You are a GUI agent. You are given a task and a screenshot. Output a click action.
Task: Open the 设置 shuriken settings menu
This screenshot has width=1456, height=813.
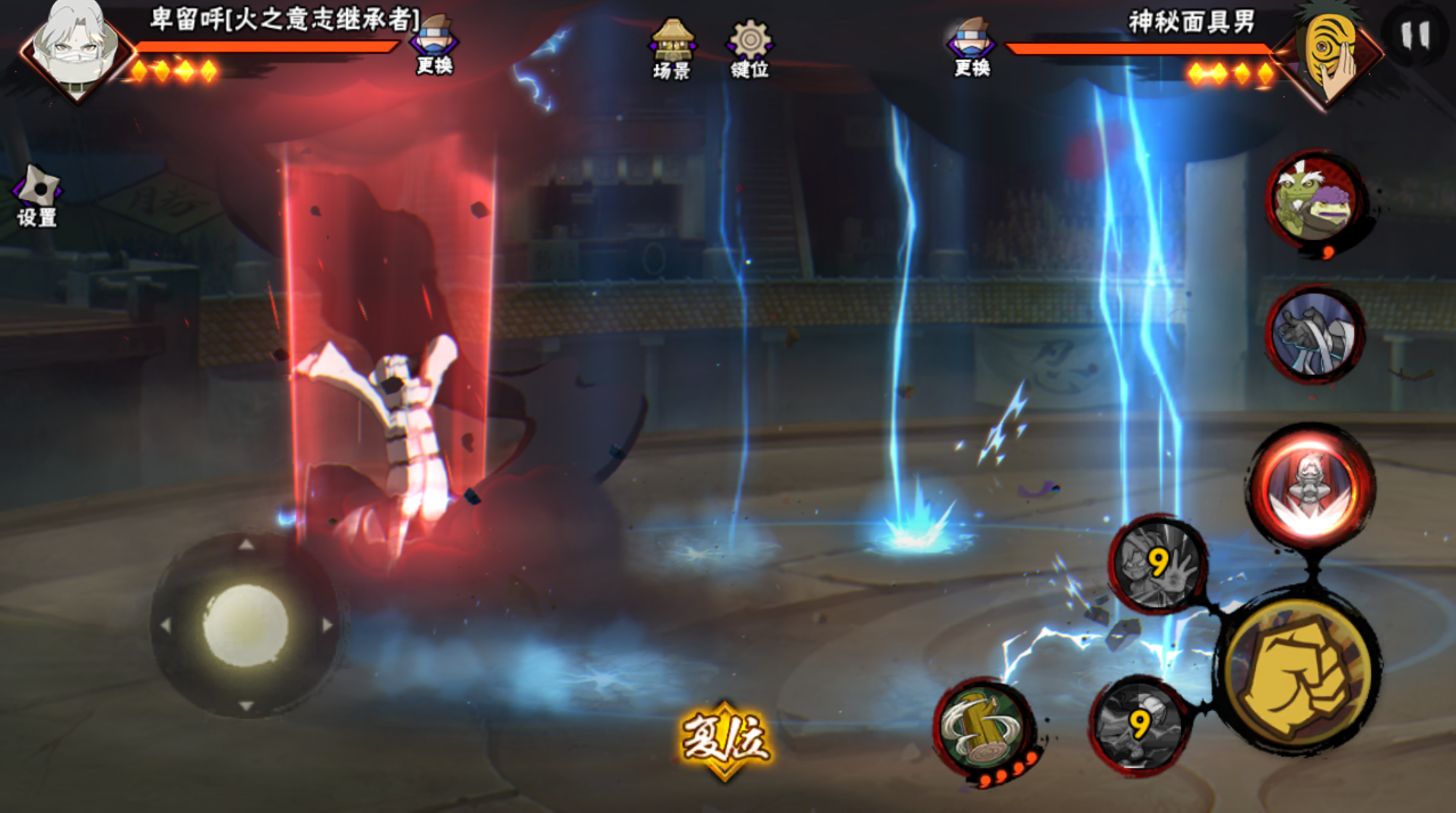(x=36, y=196)
